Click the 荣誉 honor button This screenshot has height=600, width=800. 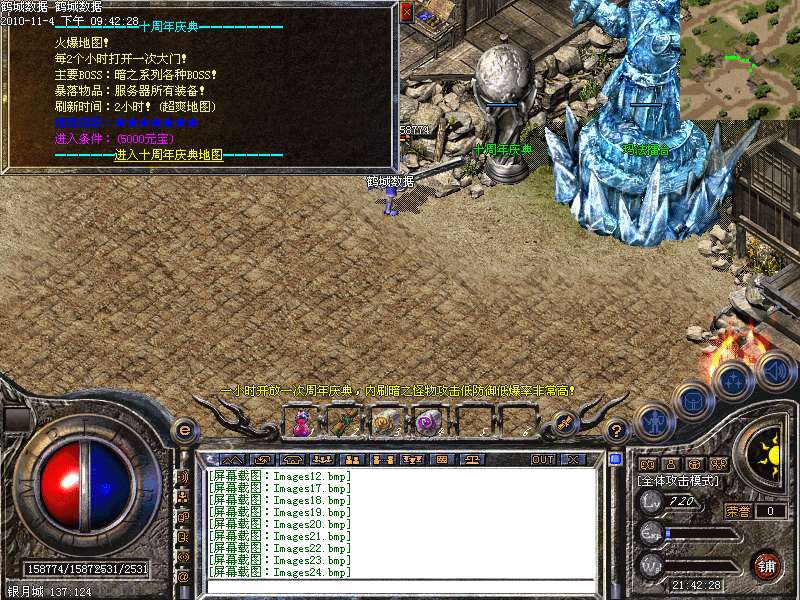tap(738, 511)
